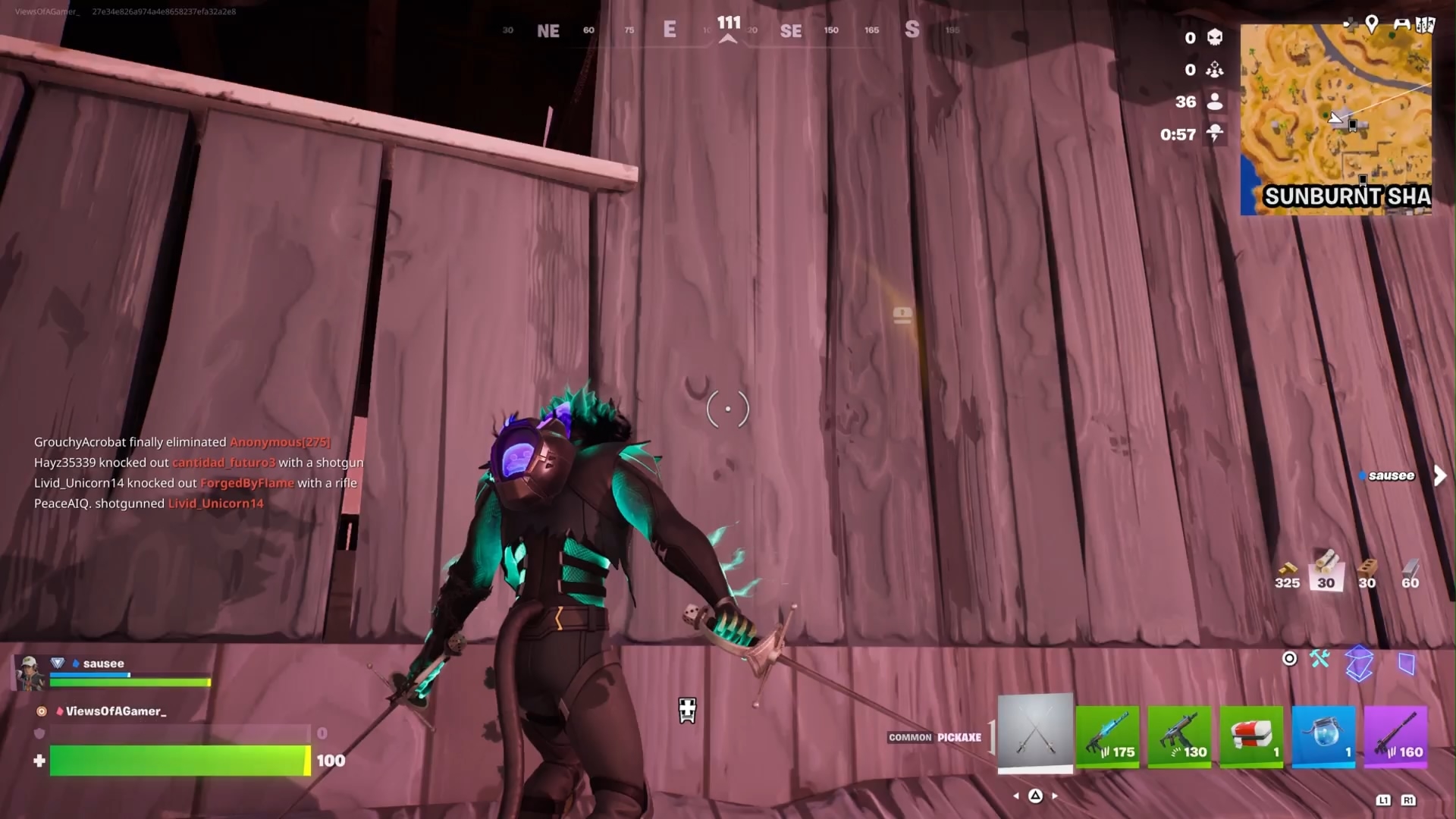
Task: Click the gamepad icon above minimap
Action: (1401, 24)
